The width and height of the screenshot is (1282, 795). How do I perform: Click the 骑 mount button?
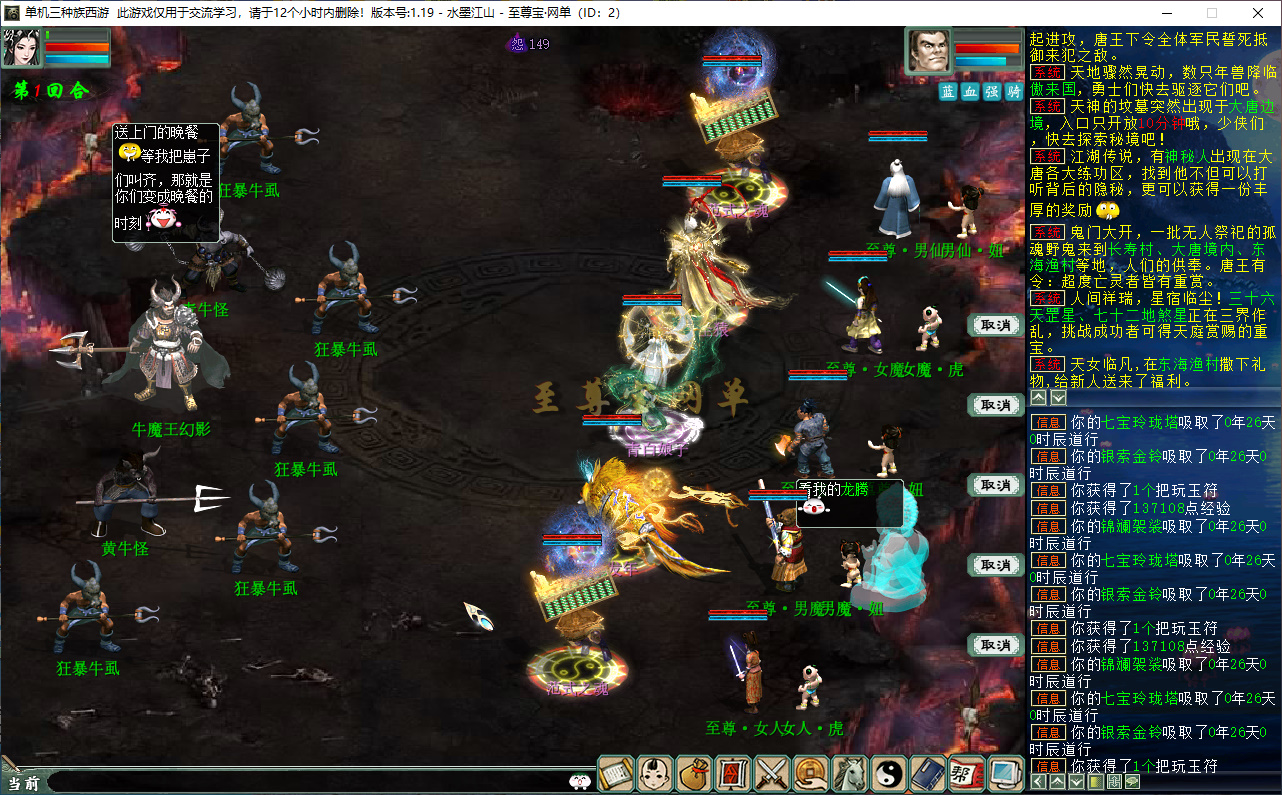point(1014,91)
